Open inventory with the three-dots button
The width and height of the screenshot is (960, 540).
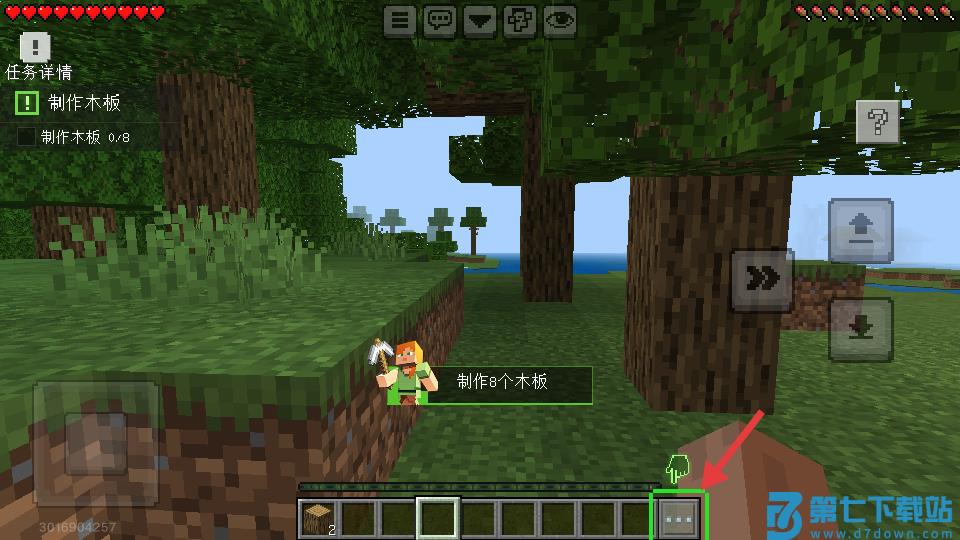point(679,519)
